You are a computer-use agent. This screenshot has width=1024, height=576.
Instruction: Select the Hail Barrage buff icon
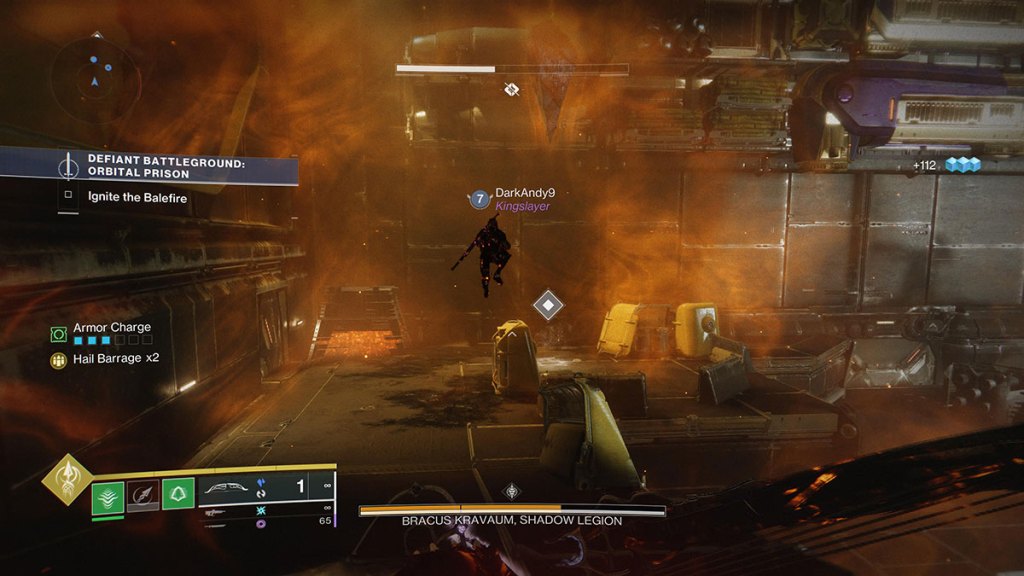coord(59,358)
